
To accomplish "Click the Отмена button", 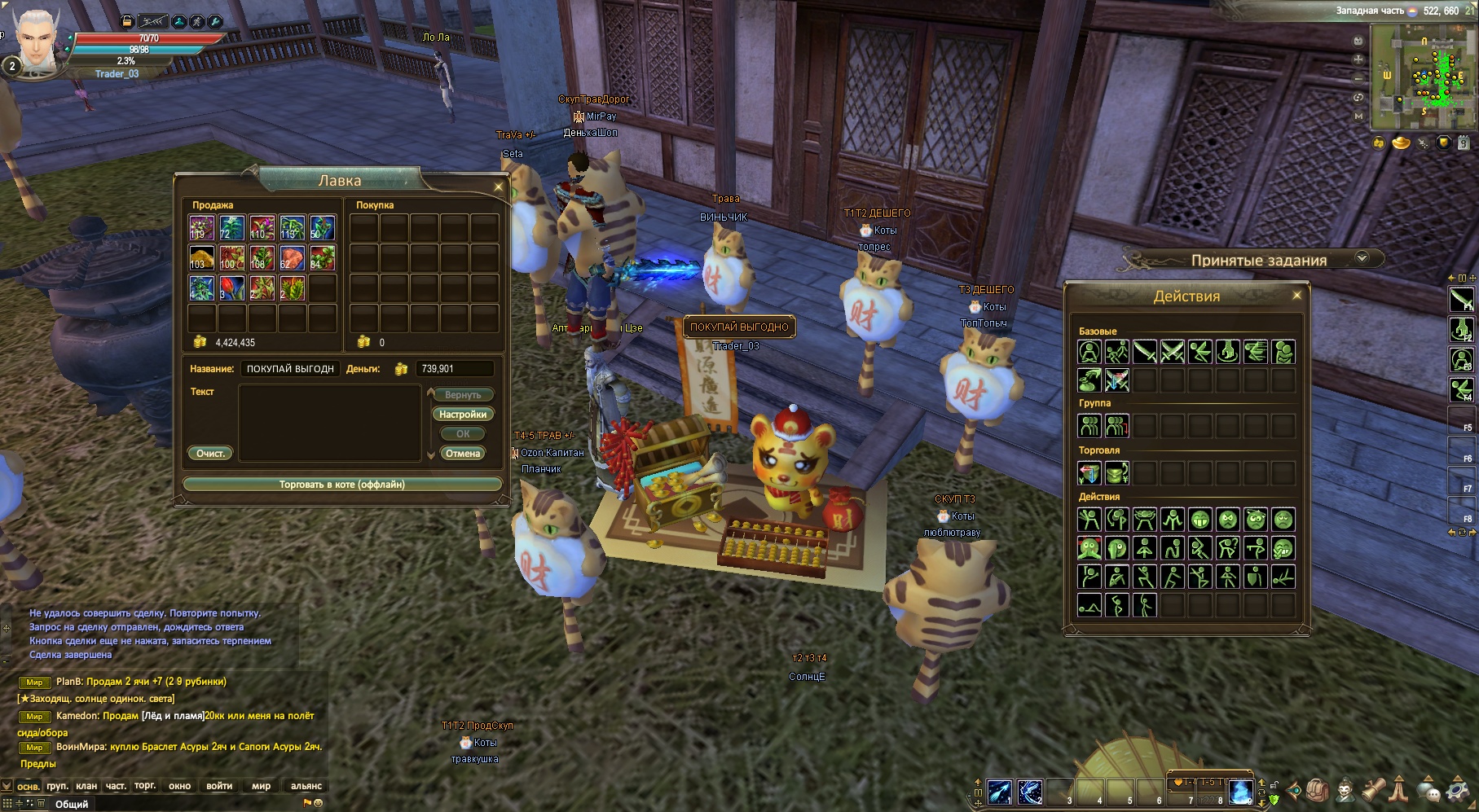I will click(x=463, y=454).
